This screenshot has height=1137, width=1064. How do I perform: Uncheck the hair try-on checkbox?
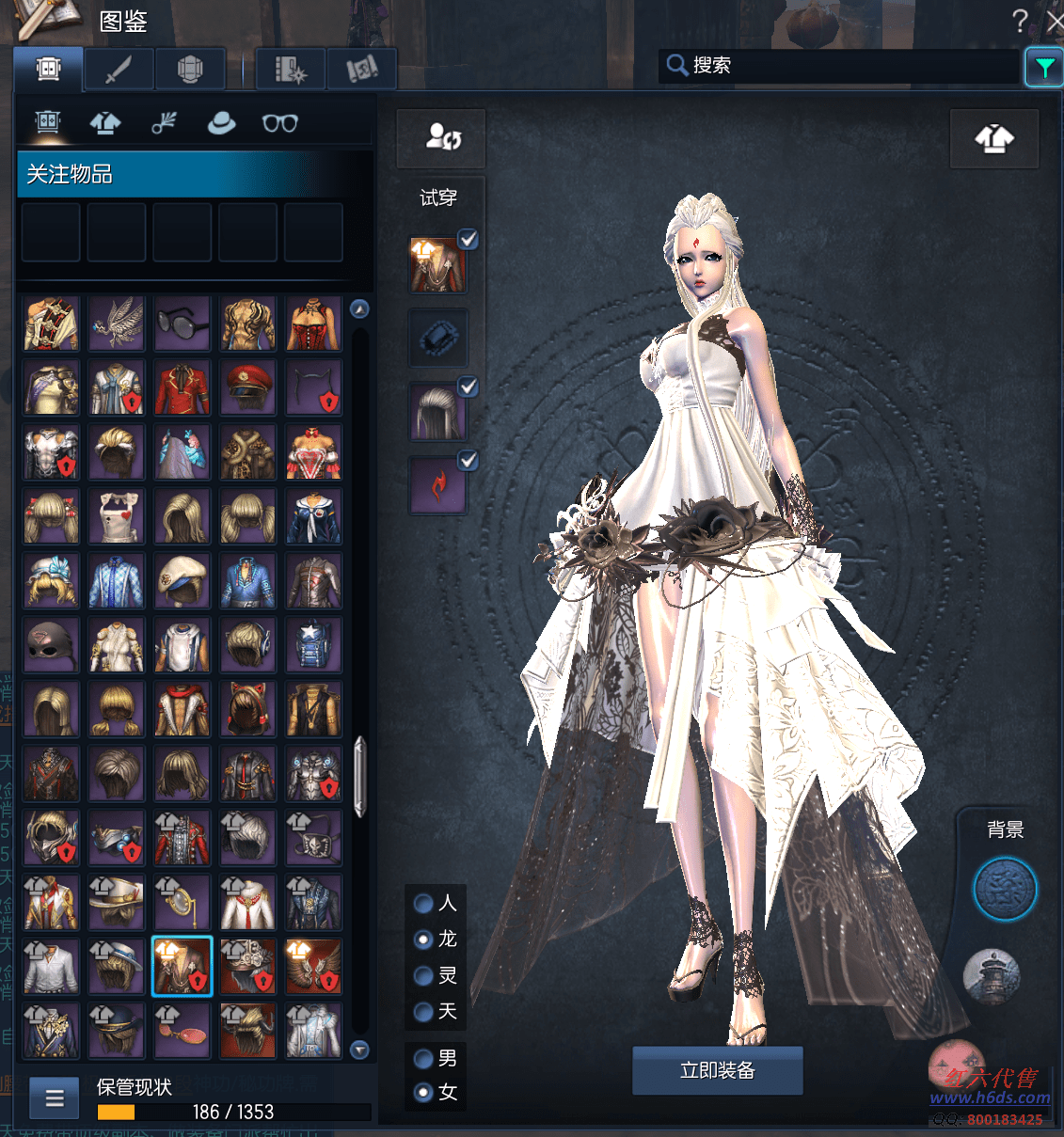click(x=468, y=387)
